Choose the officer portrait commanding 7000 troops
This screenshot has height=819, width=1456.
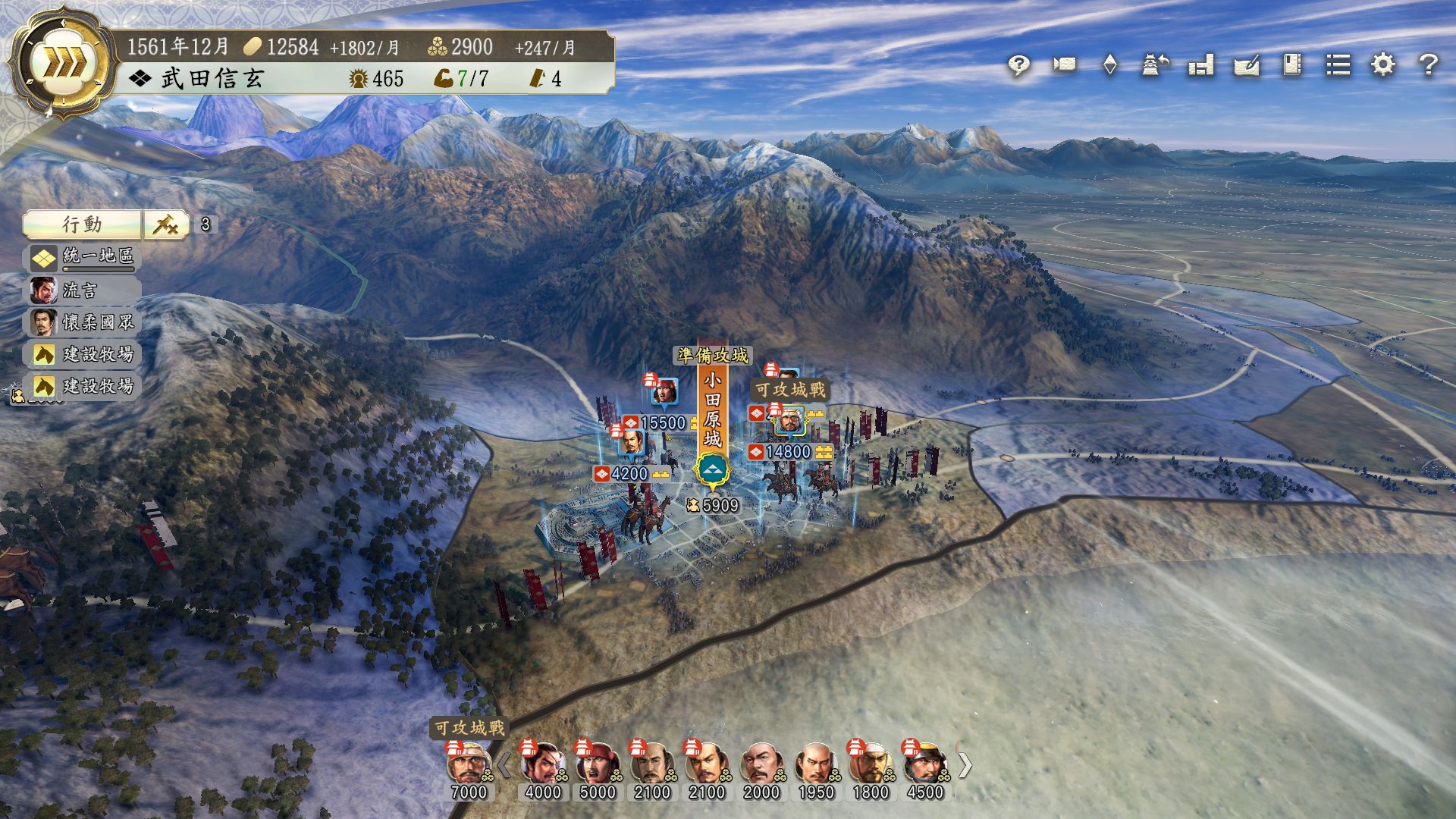click(x=469, y=766)
